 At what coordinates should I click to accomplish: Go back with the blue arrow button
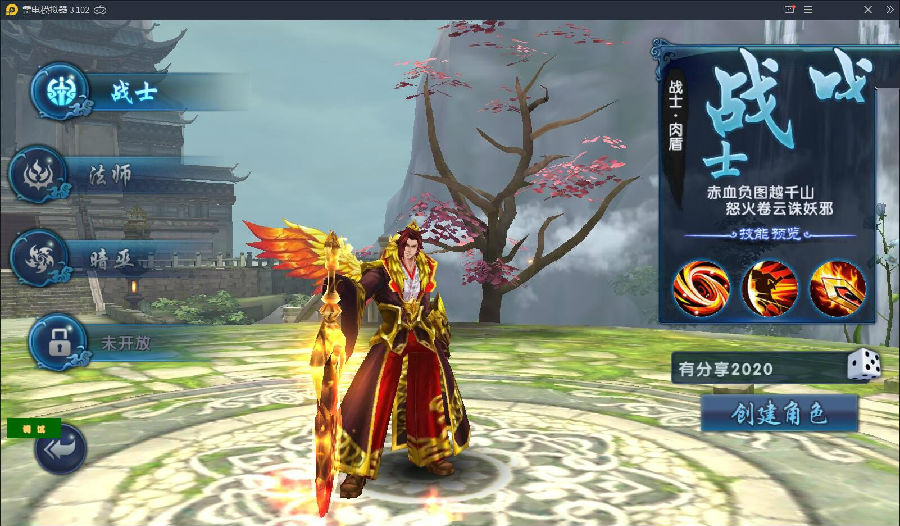(x=60, y=451)
